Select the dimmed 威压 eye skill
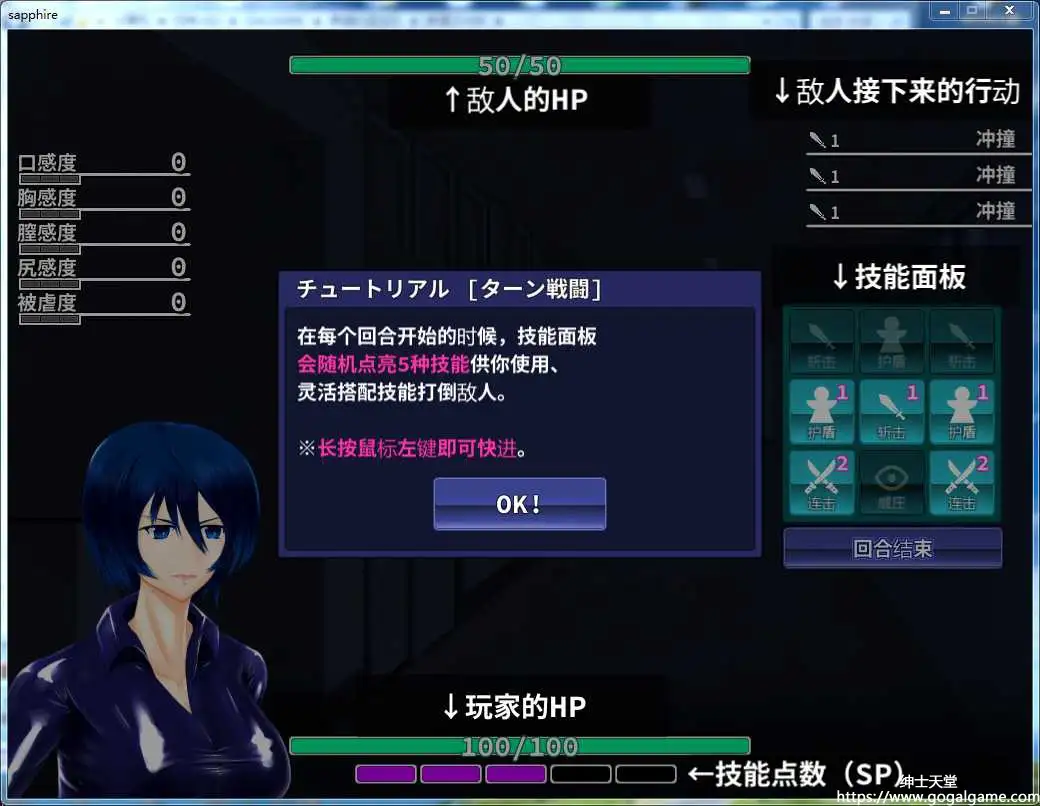1040x806 pixels. [891, 483]
